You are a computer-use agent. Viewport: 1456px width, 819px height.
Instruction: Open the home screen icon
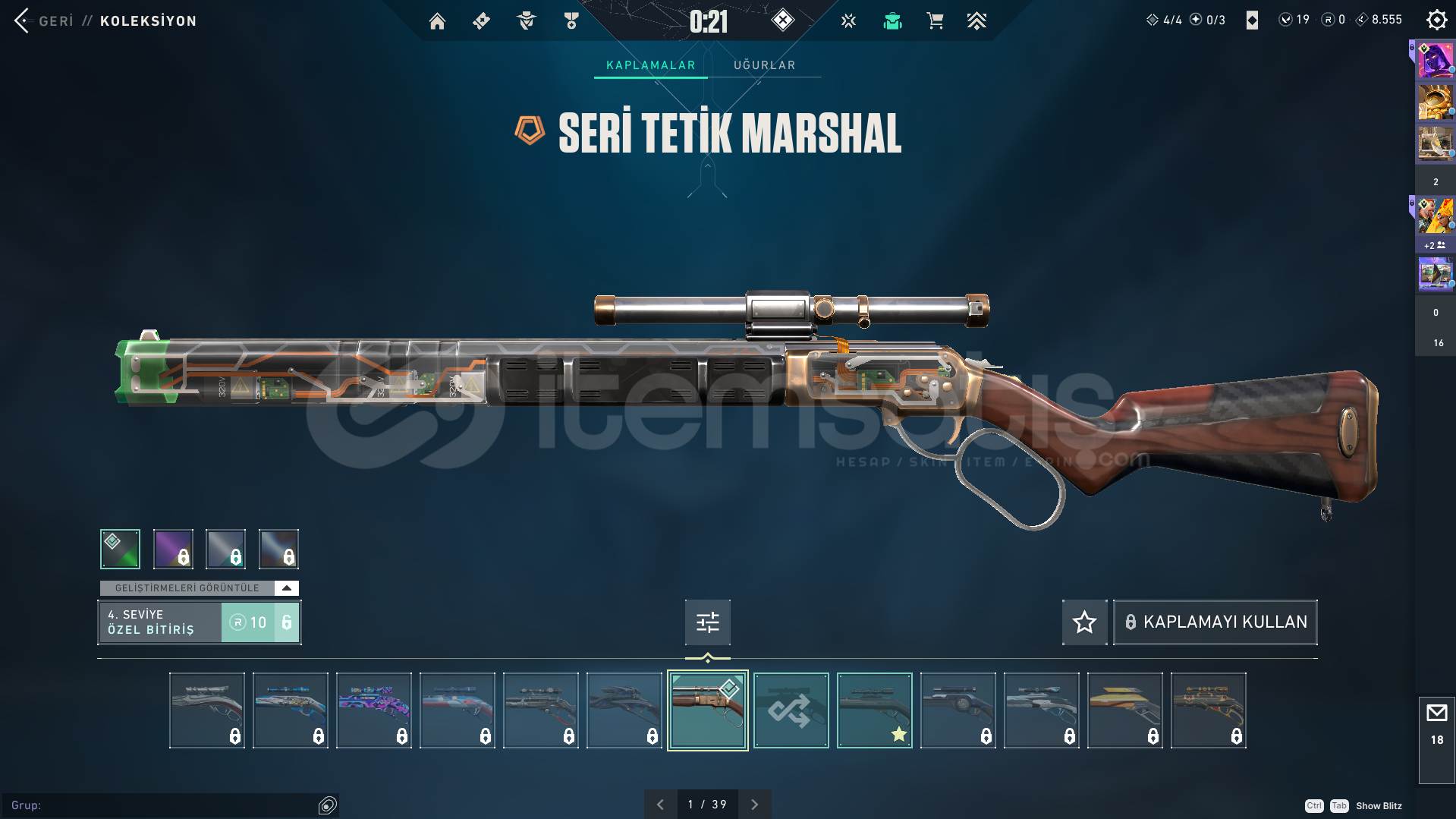437,21
